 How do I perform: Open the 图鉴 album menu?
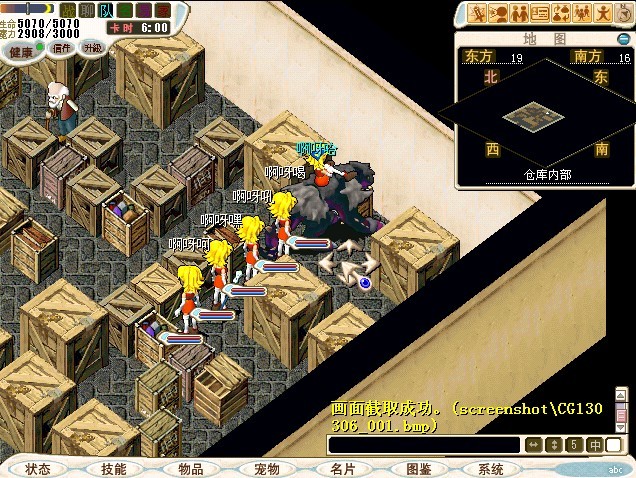coord(419,468)
